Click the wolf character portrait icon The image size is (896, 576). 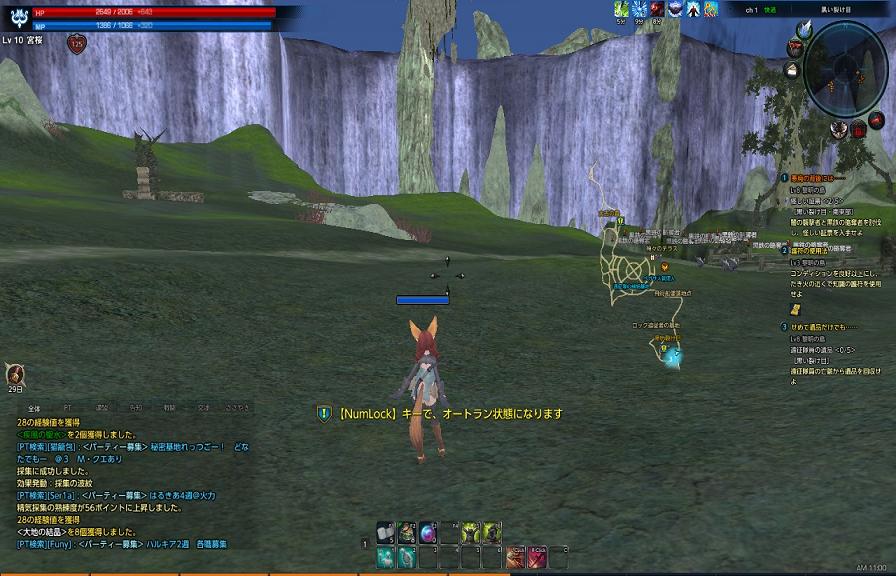coord(18,17)
